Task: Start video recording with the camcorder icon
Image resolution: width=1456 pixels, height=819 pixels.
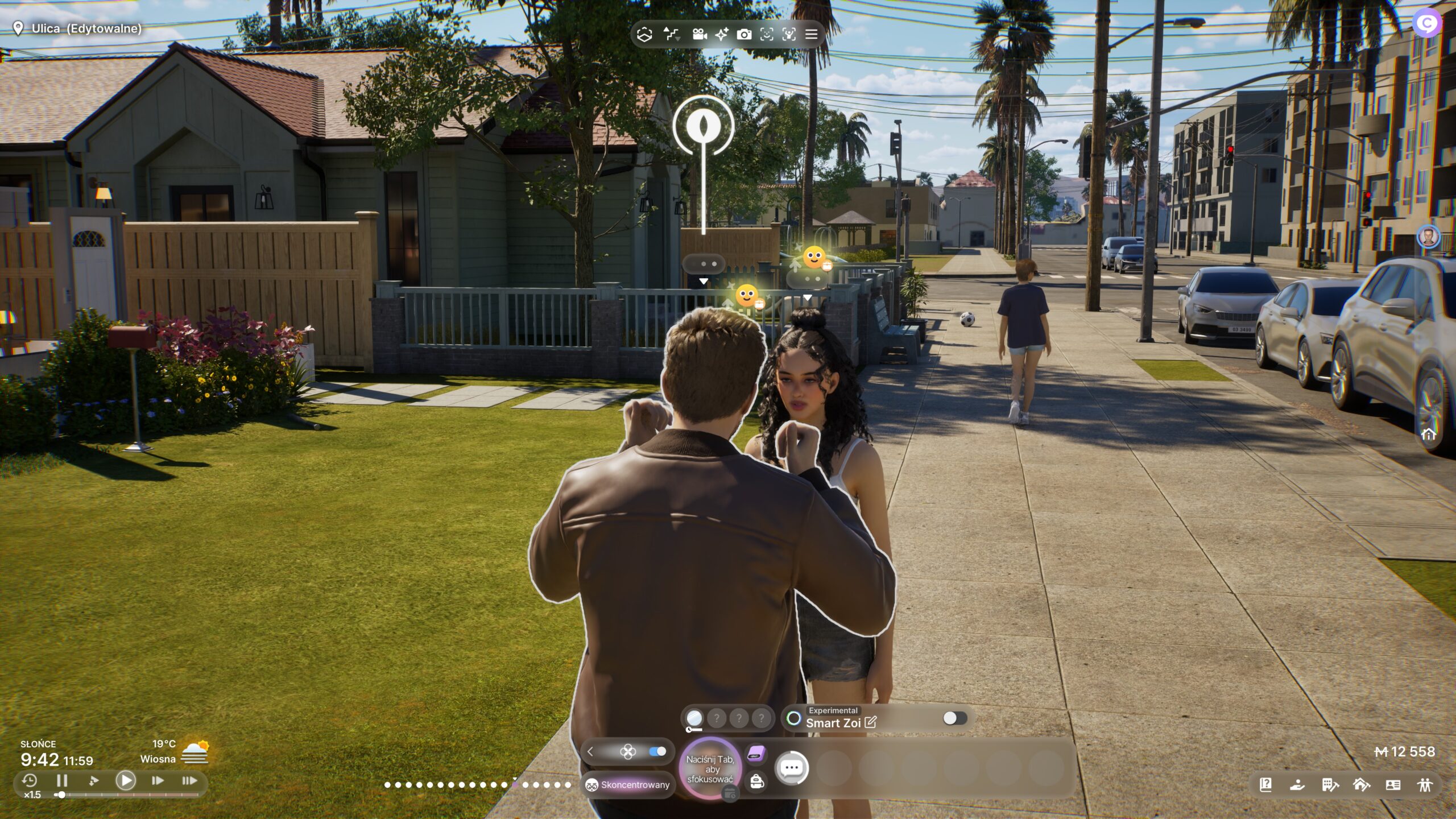Action: pyautogui.click(x=700, y=34)
